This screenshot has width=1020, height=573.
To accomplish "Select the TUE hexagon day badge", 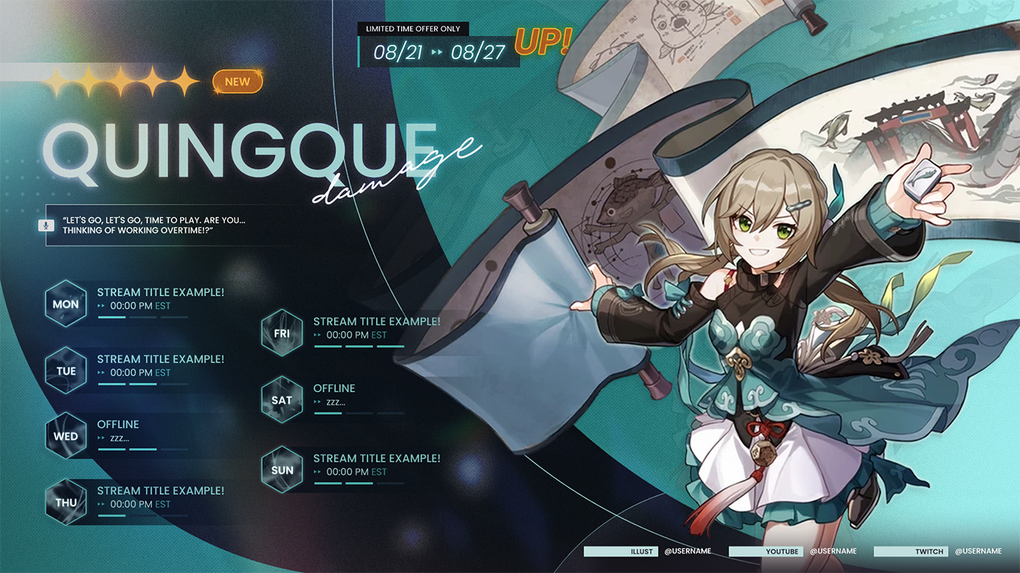I will (66, 371).
